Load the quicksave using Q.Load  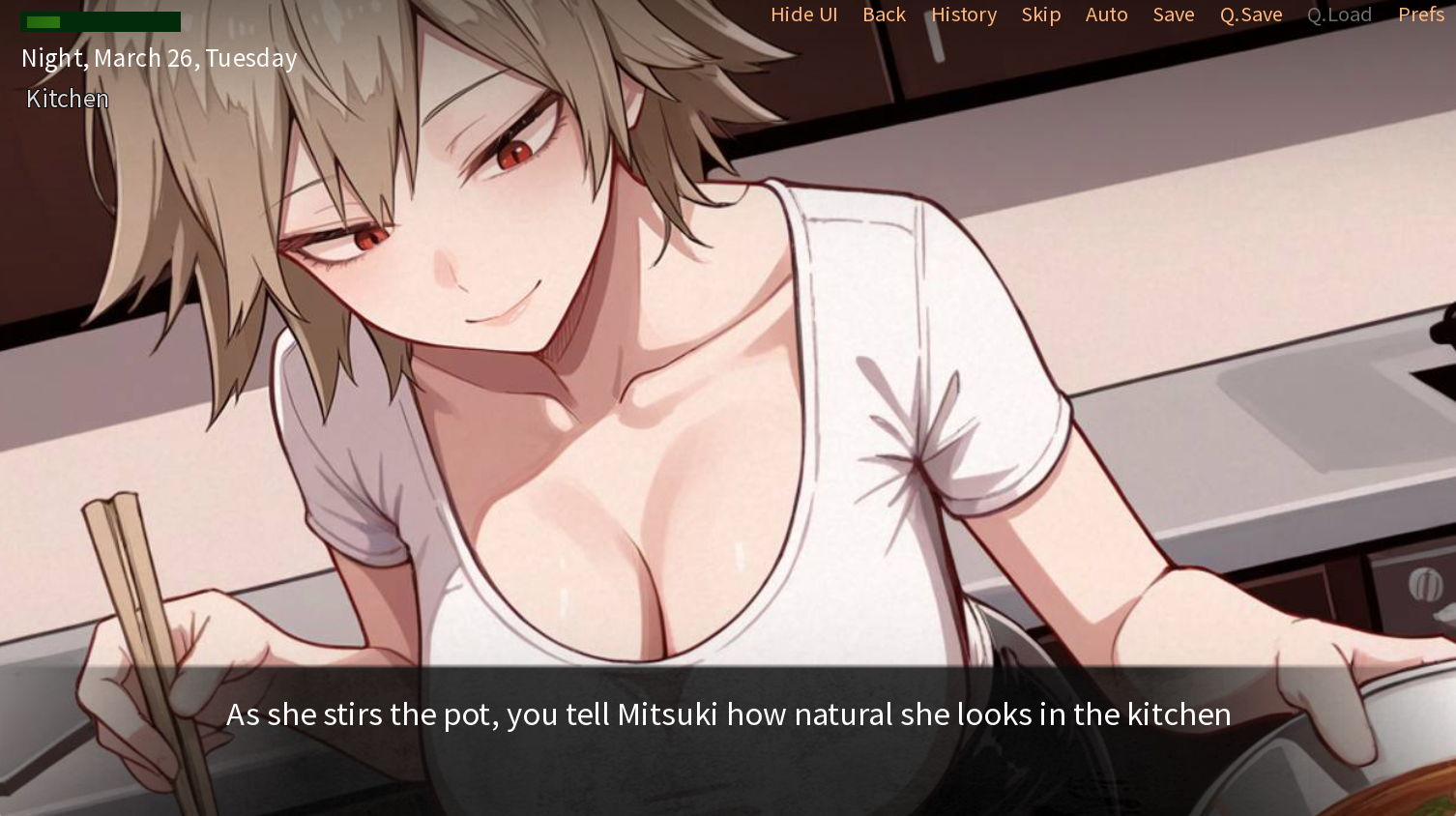point(1339,15)
